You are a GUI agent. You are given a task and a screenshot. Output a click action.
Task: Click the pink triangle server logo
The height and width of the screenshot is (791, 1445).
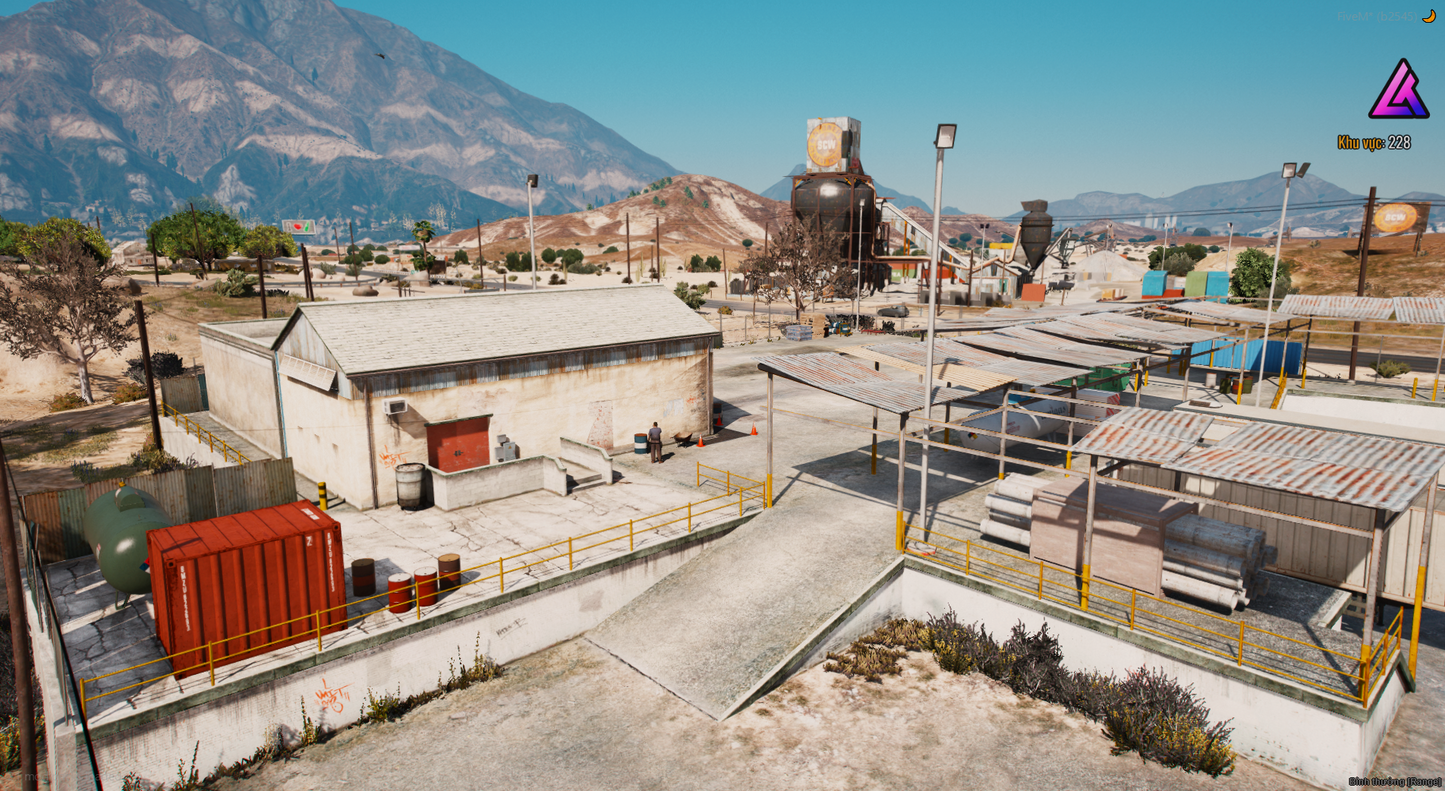1398,90
